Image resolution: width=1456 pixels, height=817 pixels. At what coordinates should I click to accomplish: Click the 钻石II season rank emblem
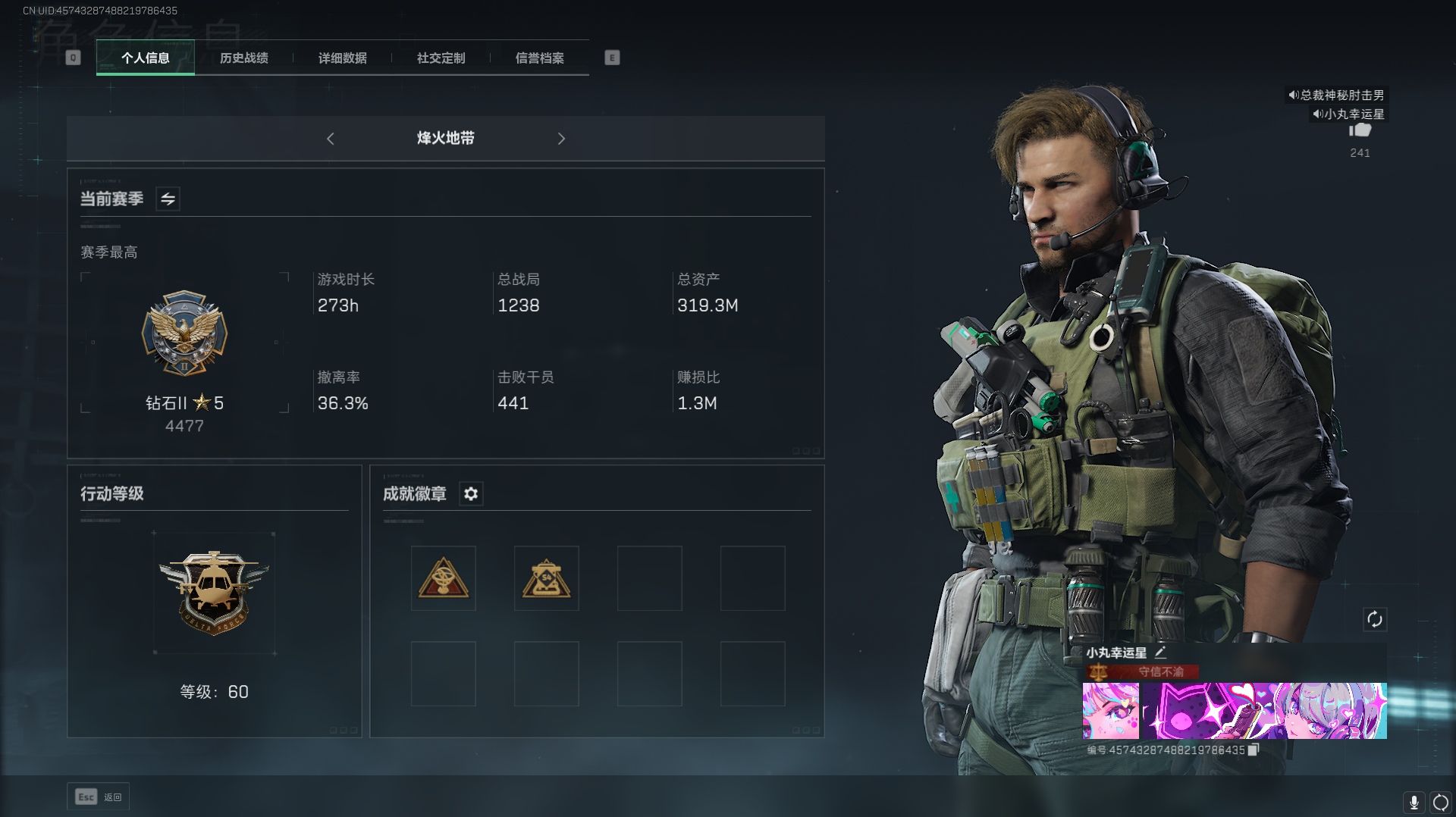click(x=184, y=333)
